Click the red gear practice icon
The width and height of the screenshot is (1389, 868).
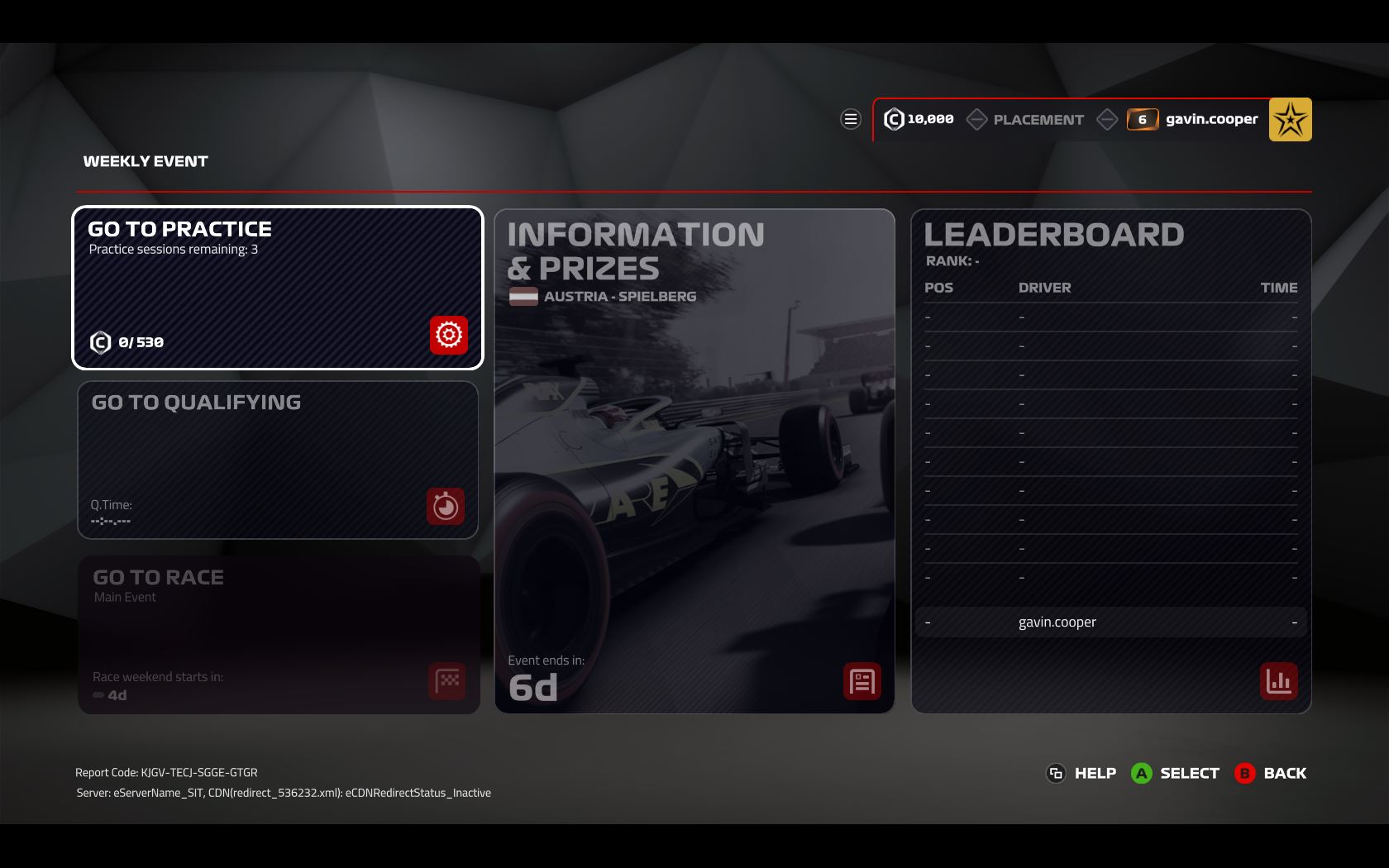[x=449, y=335]
